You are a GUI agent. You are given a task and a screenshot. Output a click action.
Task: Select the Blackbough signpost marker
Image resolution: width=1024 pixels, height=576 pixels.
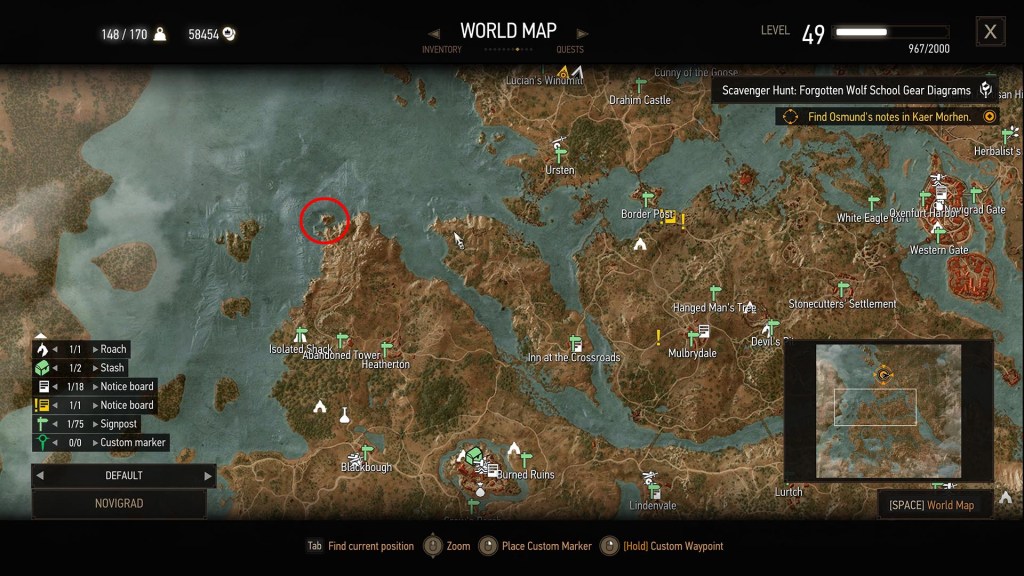pyautogui.click(x=367, y=452)
